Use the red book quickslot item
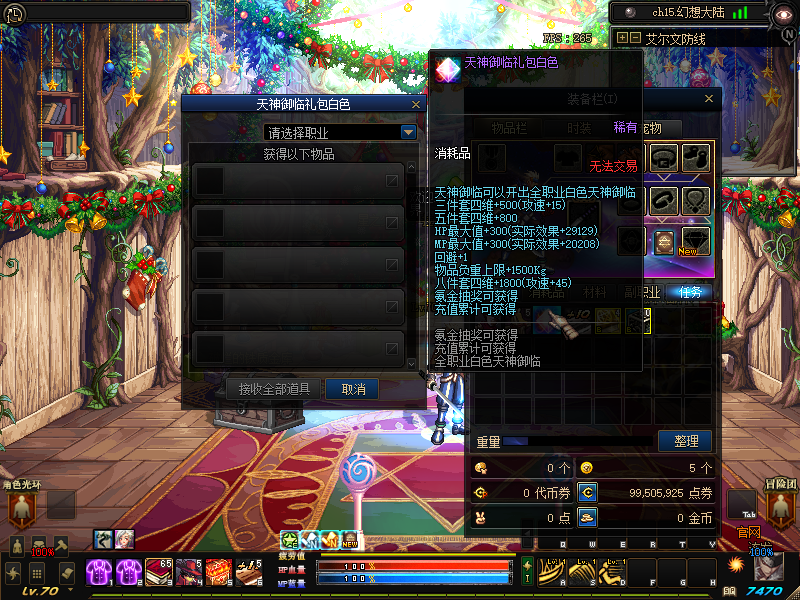This screenshot has width=800, height=600. tap(160, 572)
